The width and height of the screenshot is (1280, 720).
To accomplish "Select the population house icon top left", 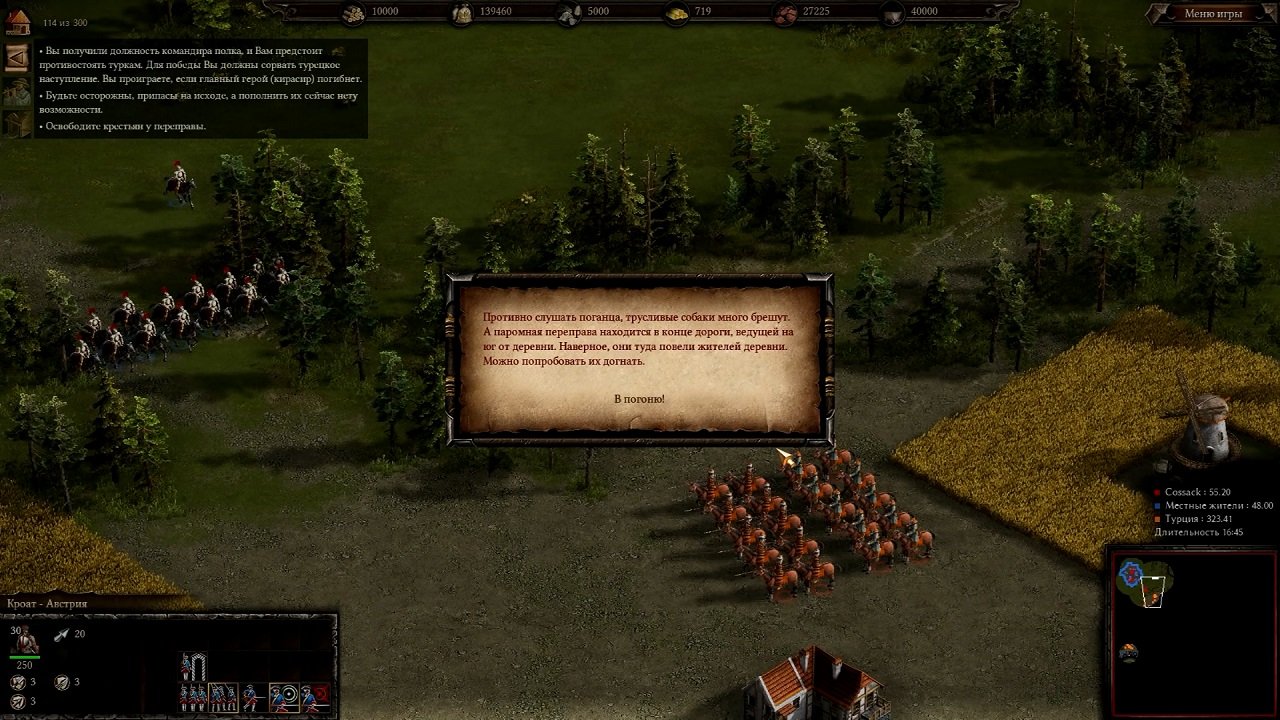I will [18, 22].
